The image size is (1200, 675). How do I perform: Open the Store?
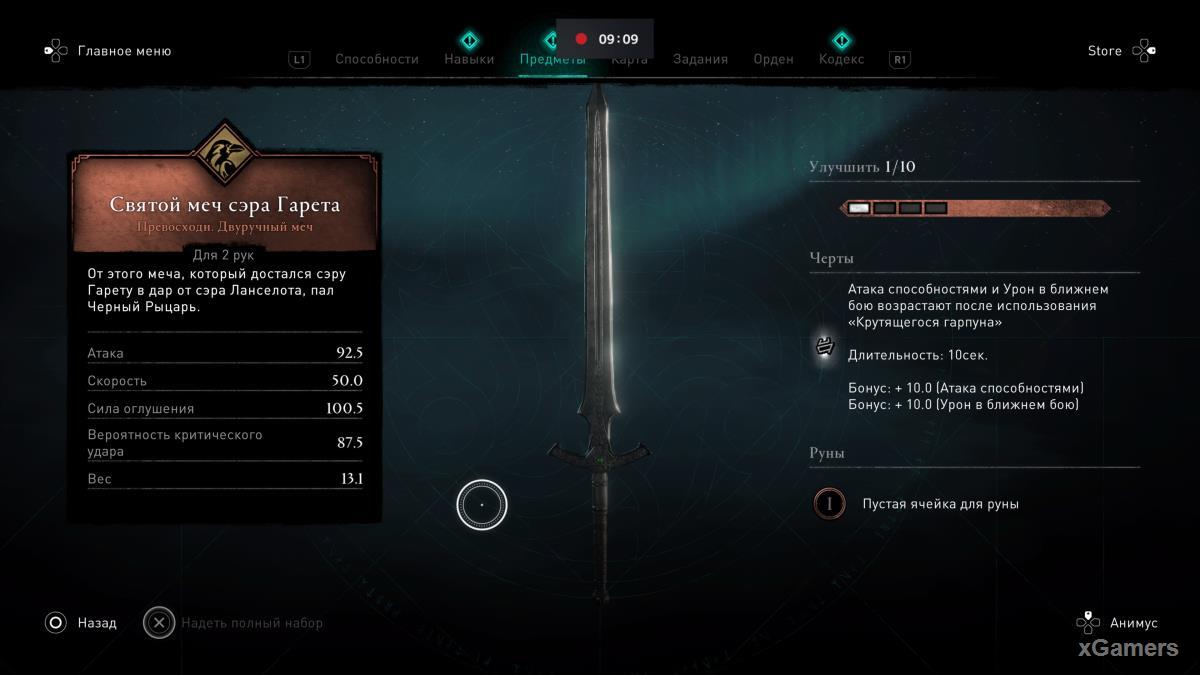pyautogui.click(x=1105, y=51)
